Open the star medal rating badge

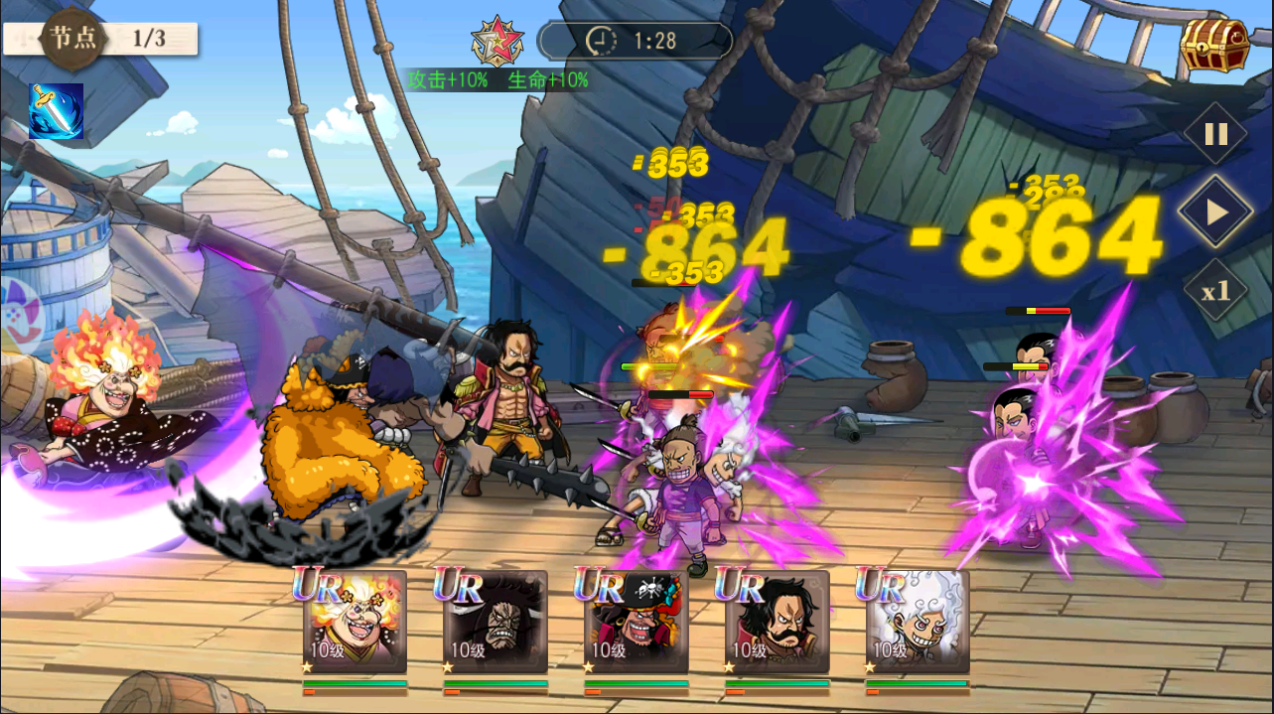[x=497, y=41]
